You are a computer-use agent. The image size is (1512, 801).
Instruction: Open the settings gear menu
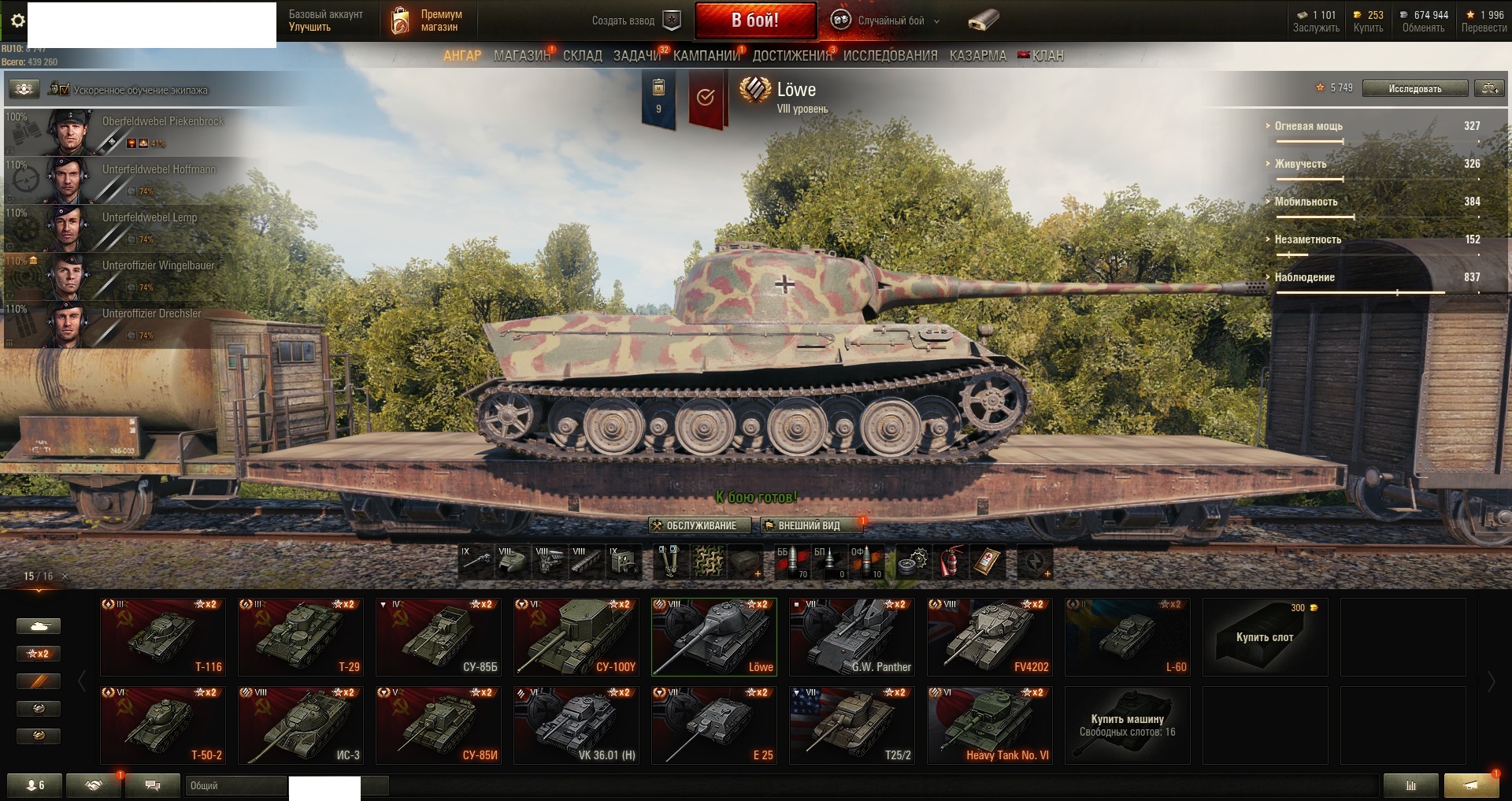click(x=17, y=21)
